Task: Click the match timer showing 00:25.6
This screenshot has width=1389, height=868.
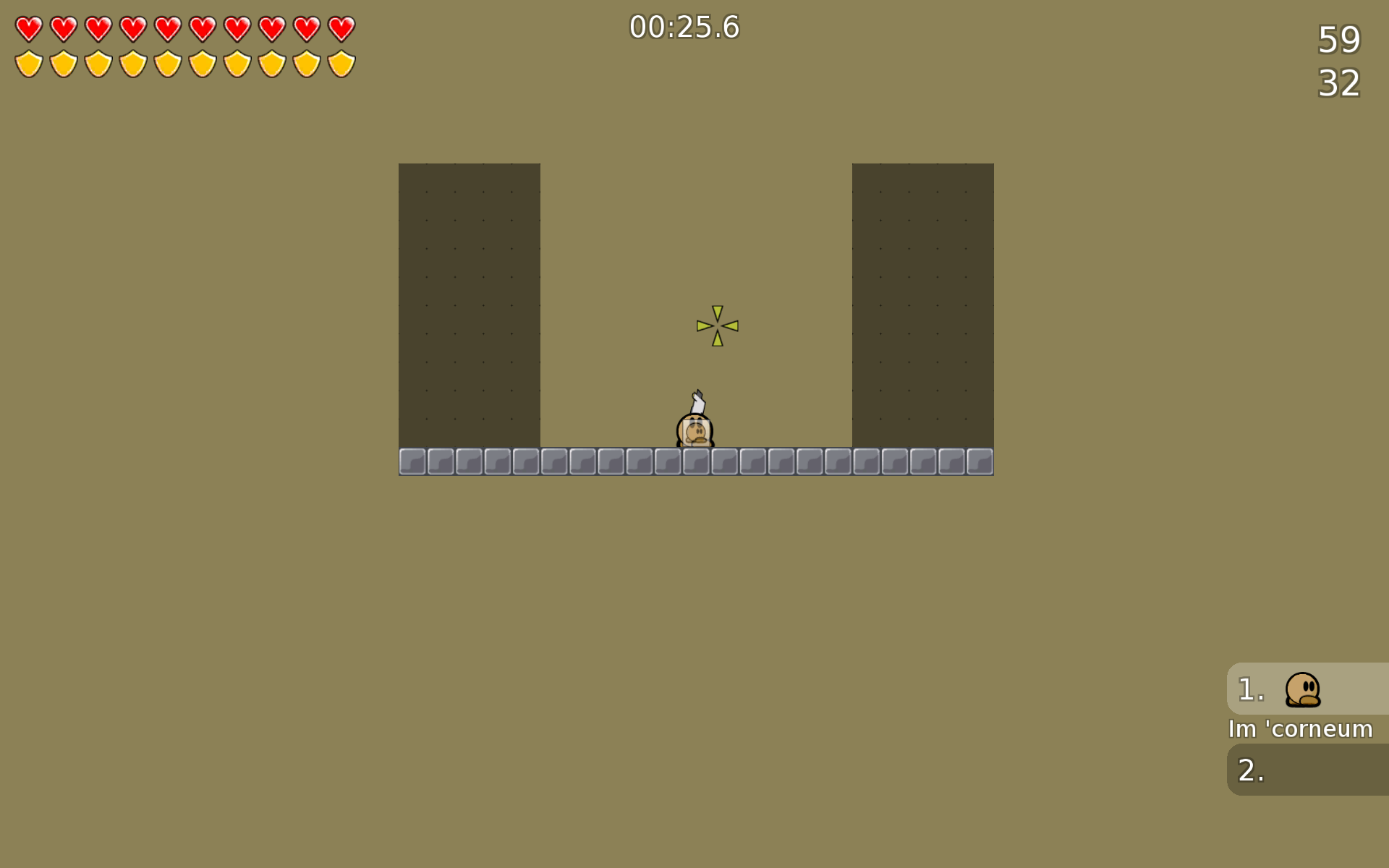Action: tap(684, 27)
